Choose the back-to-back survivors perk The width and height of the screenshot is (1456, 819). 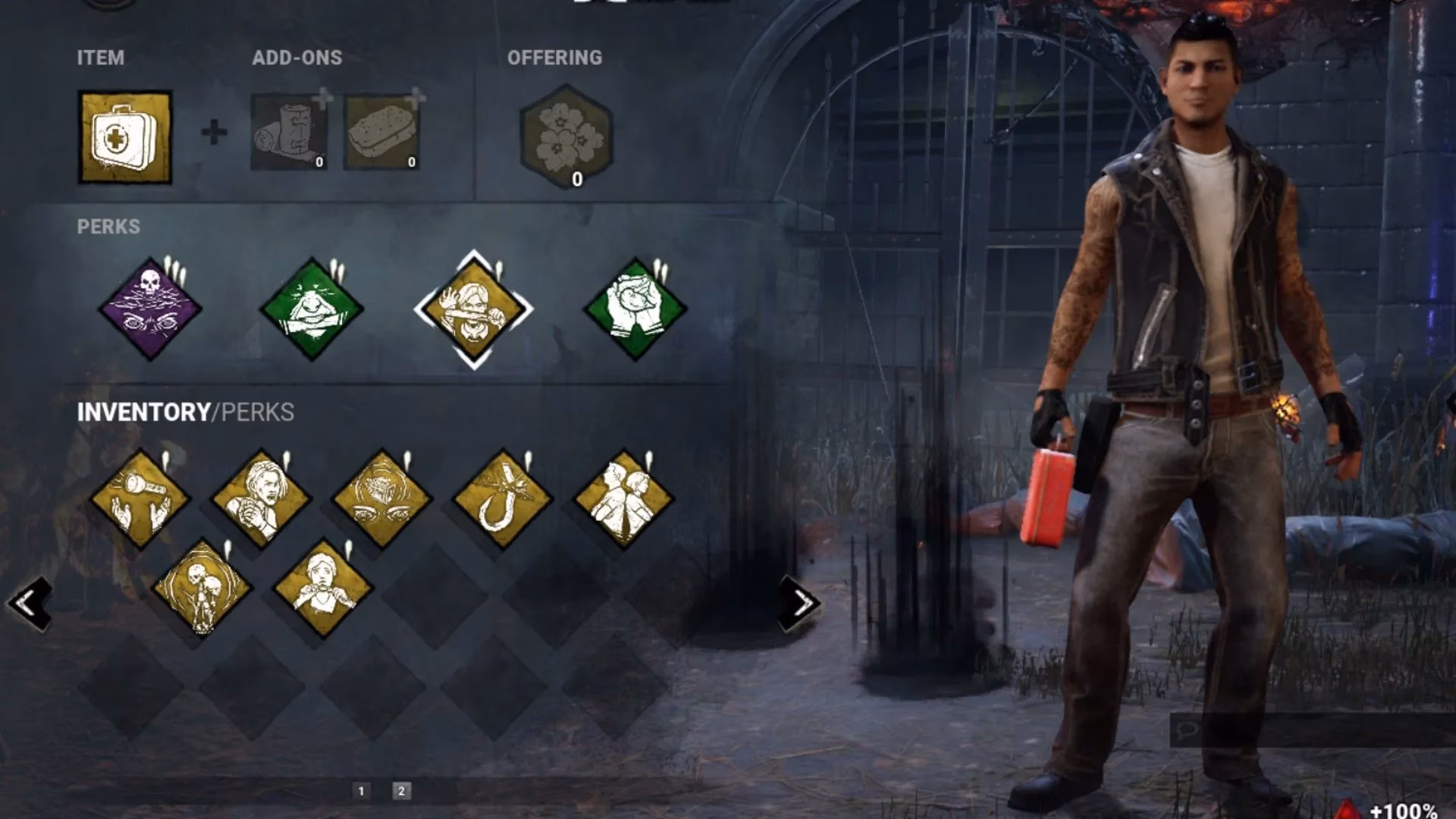click(x=623, y=499)
